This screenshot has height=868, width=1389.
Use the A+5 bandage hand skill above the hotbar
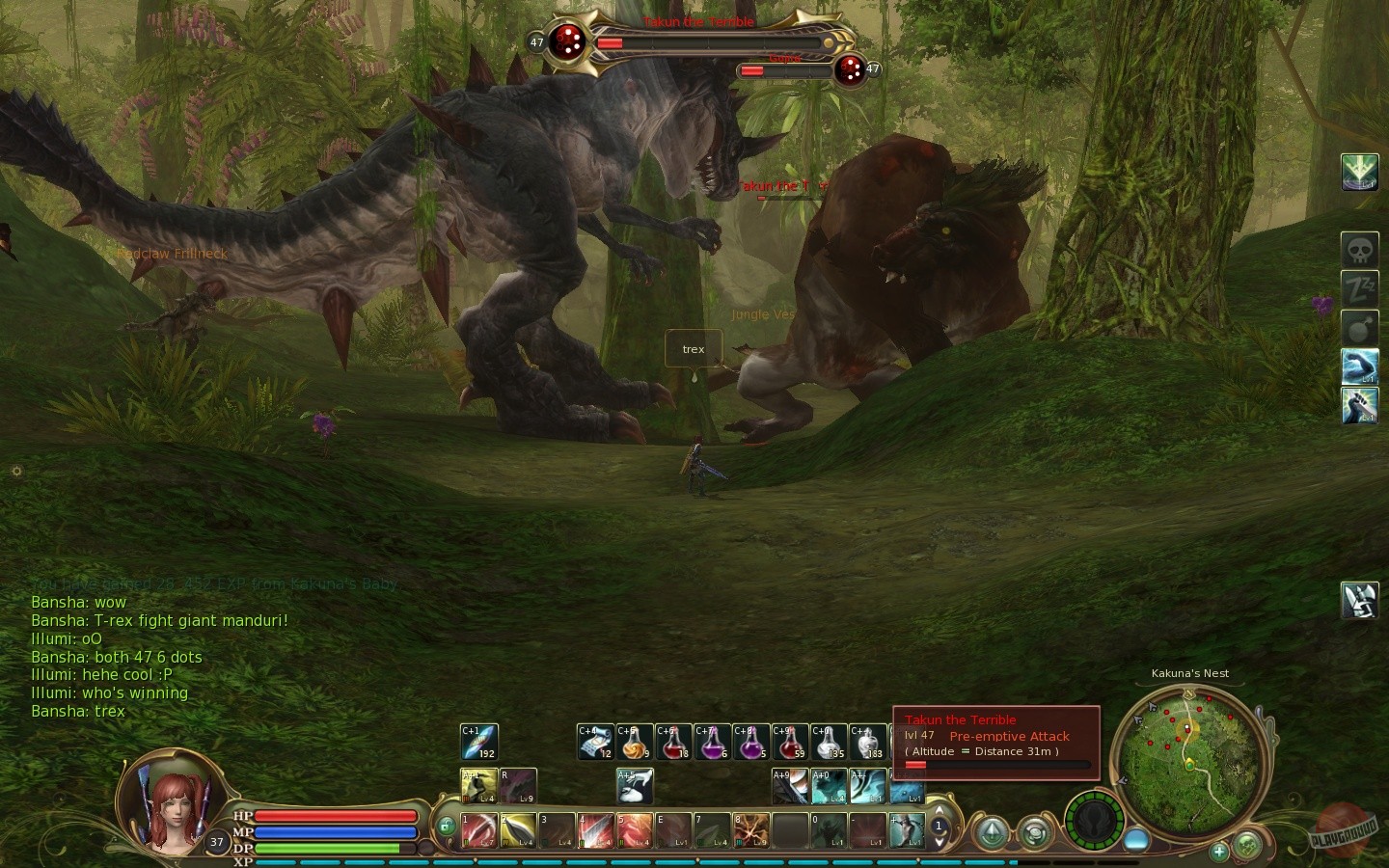tap(633, 786)
